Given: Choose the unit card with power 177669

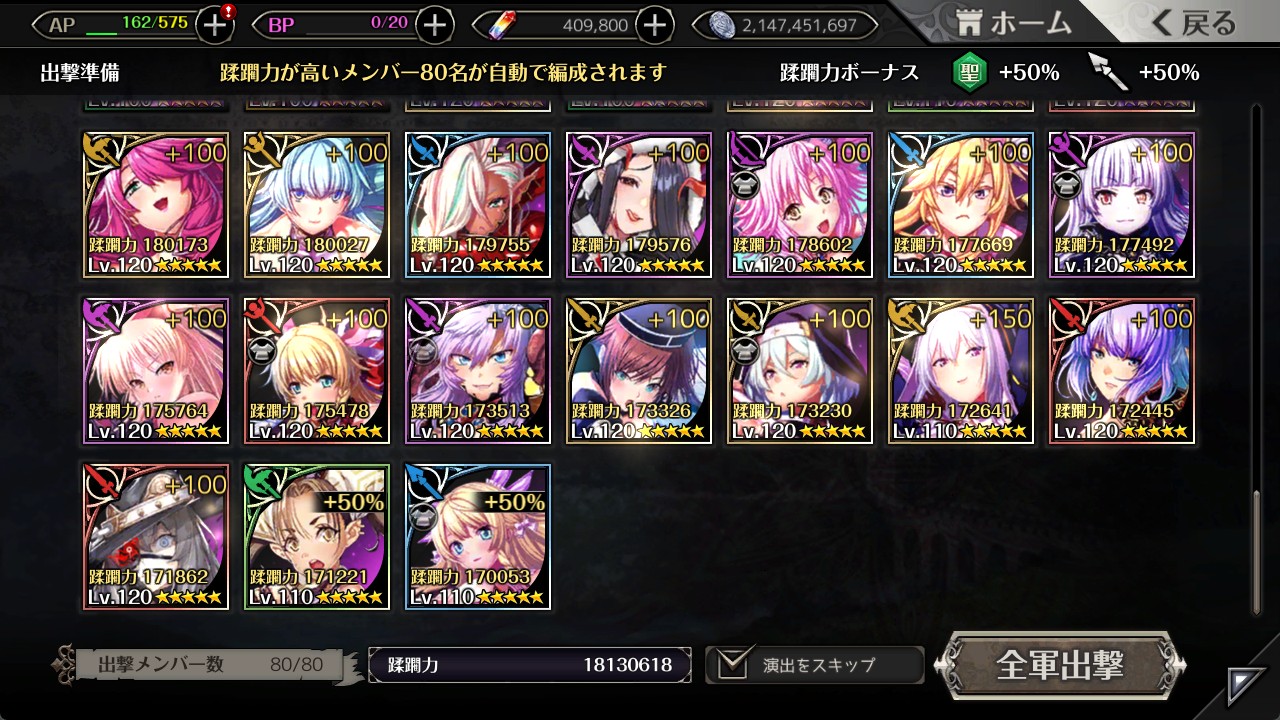Looking at the screenshot, I should pos(961,205).
